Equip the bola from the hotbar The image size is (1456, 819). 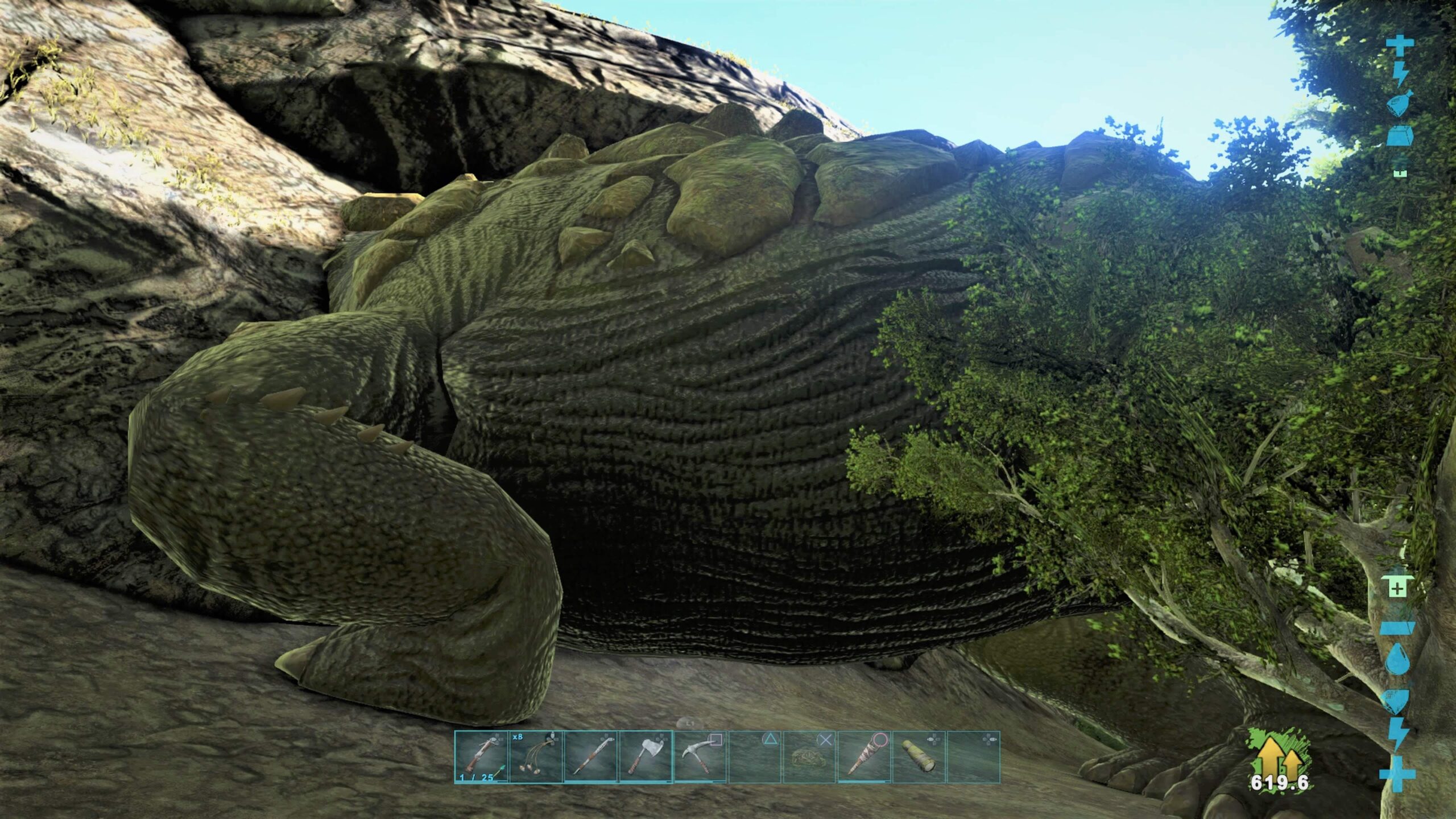(535, 756)
